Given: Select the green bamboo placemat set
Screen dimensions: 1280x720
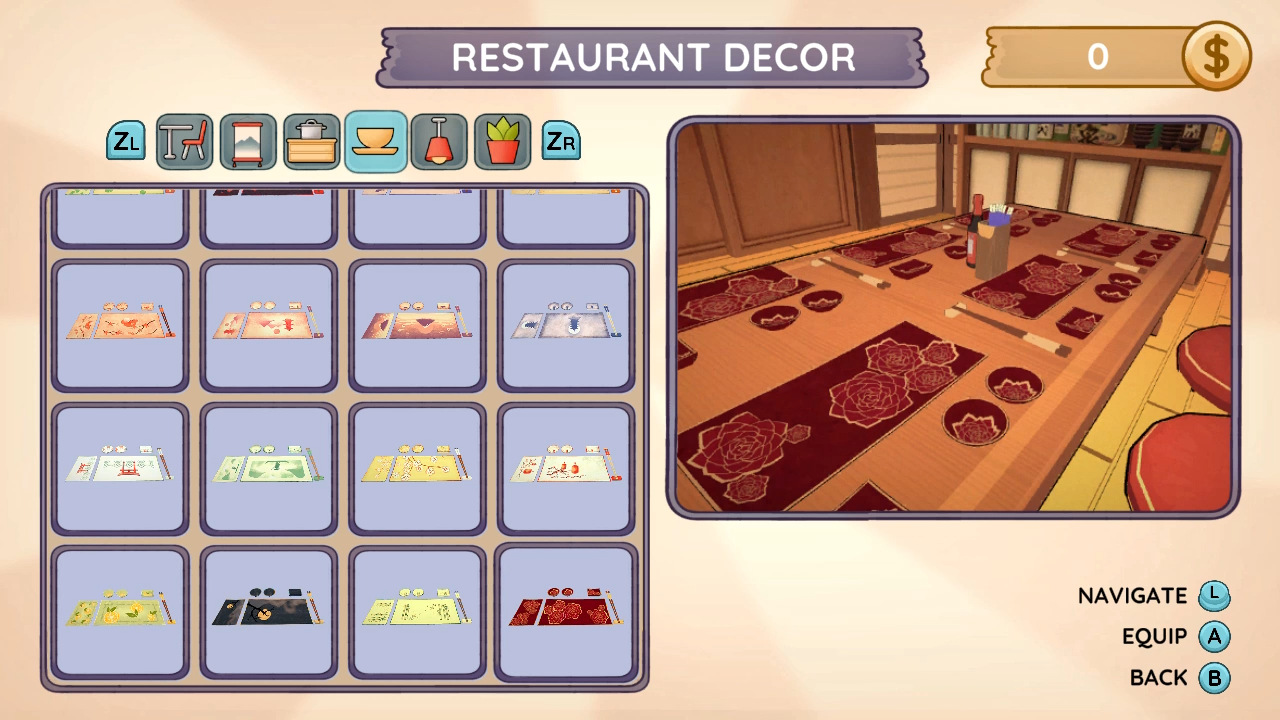Looking at the screenshot, I should [x=267, y=467].
